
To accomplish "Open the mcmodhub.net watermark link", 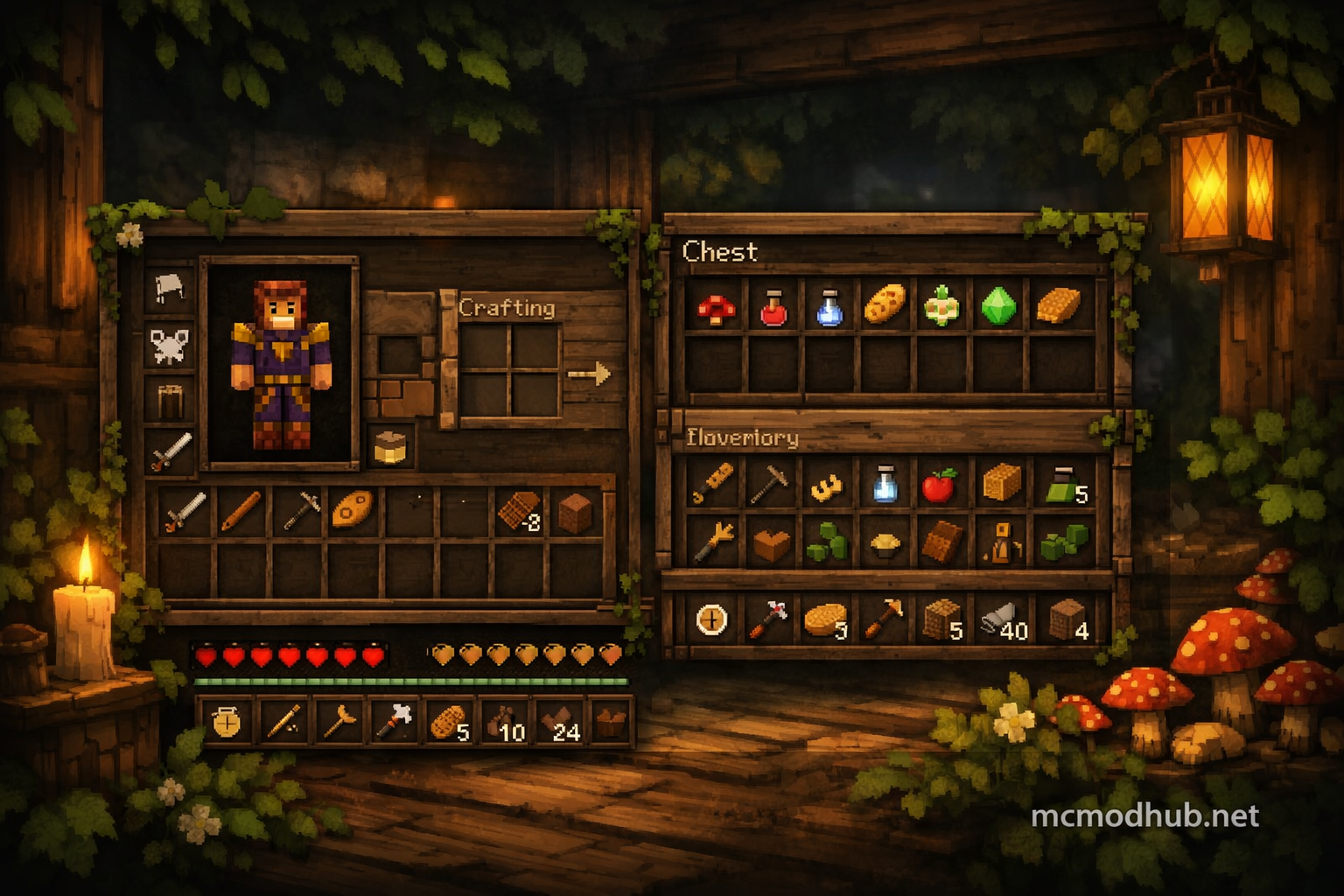I will pos(1144,815).
